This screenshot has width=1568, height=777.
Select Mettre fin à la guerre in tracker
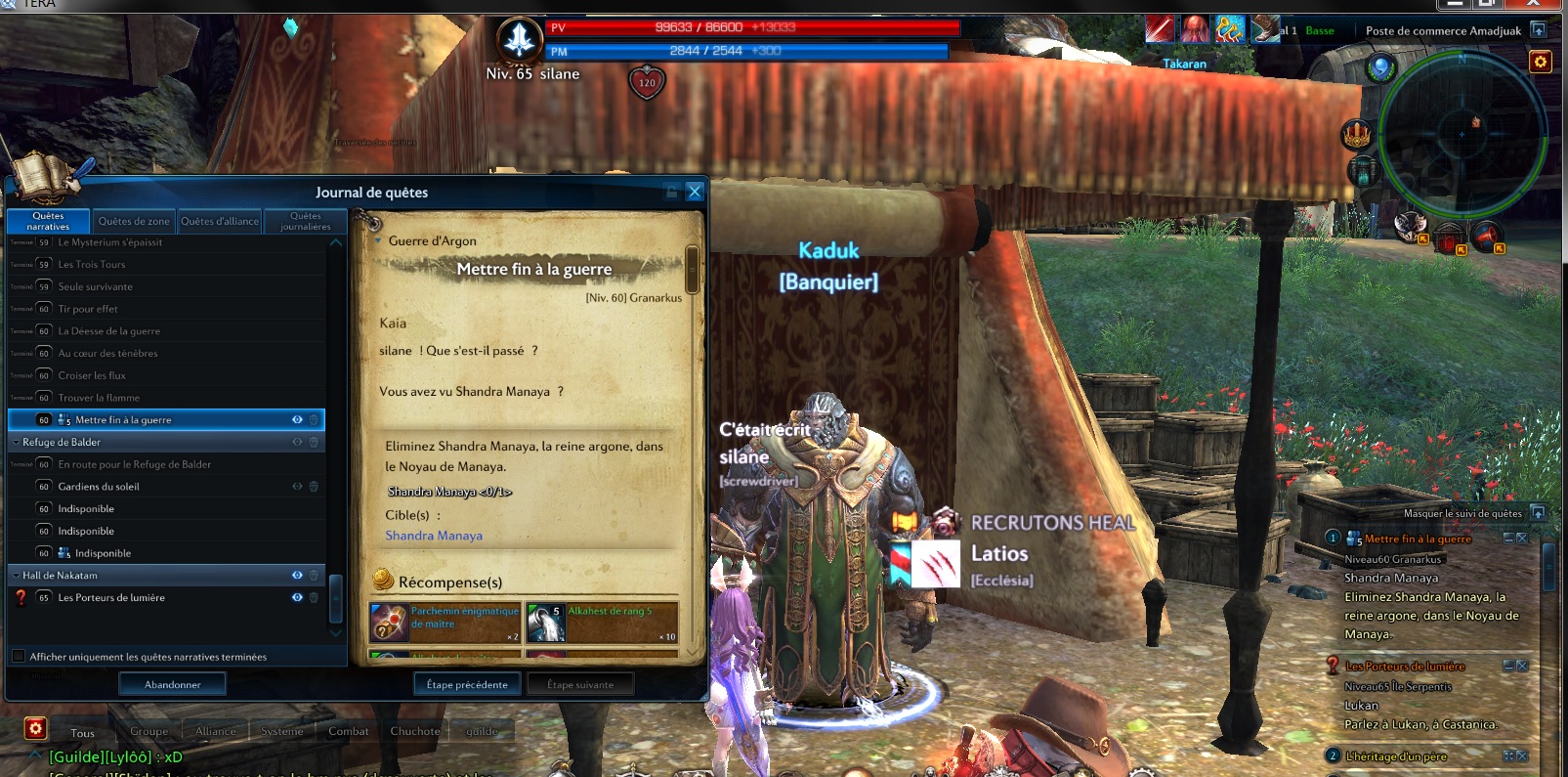pos(1418,540)
